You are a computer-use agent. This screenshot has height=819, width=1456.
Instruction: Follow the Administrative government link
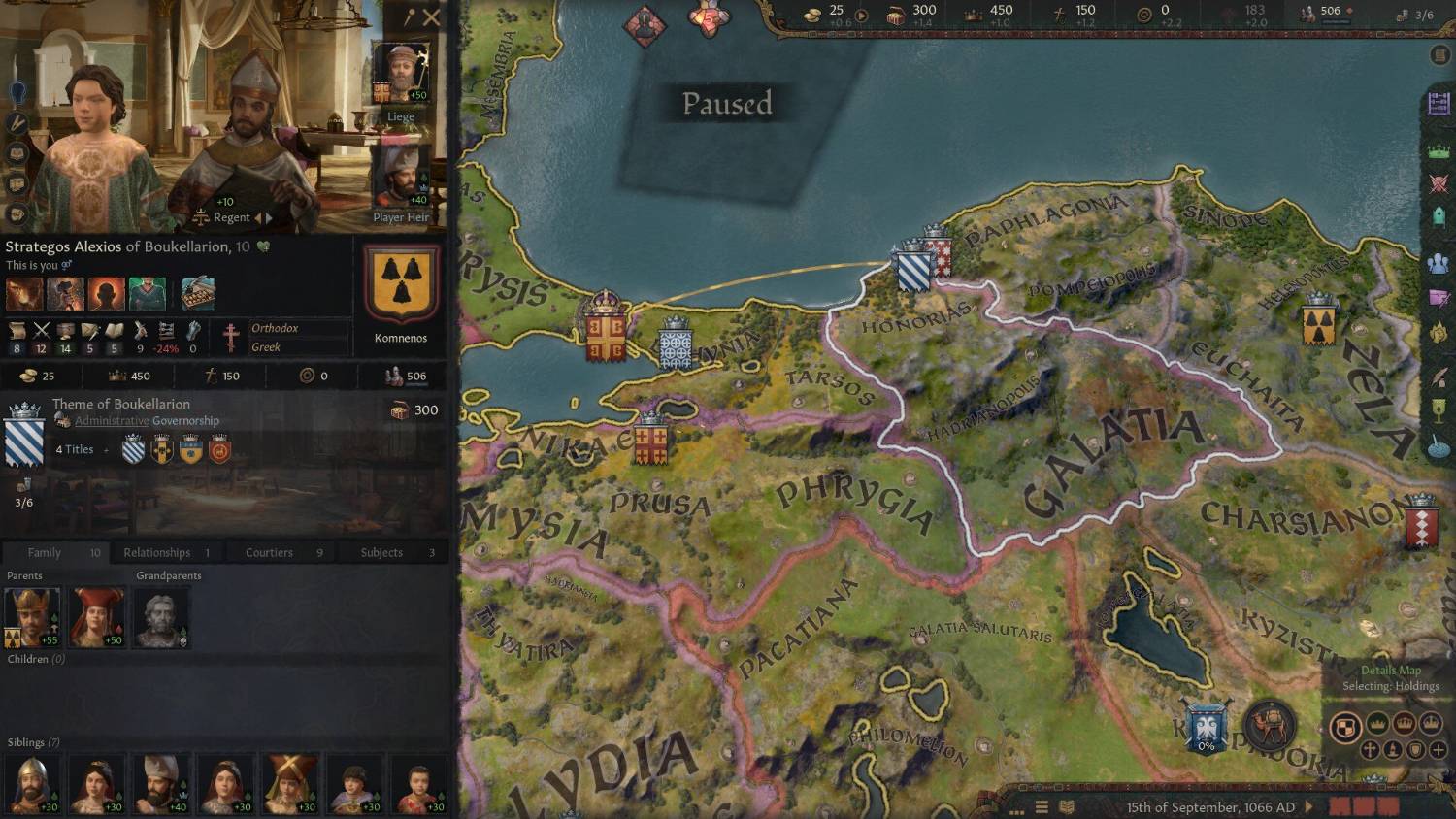[113, 421]
